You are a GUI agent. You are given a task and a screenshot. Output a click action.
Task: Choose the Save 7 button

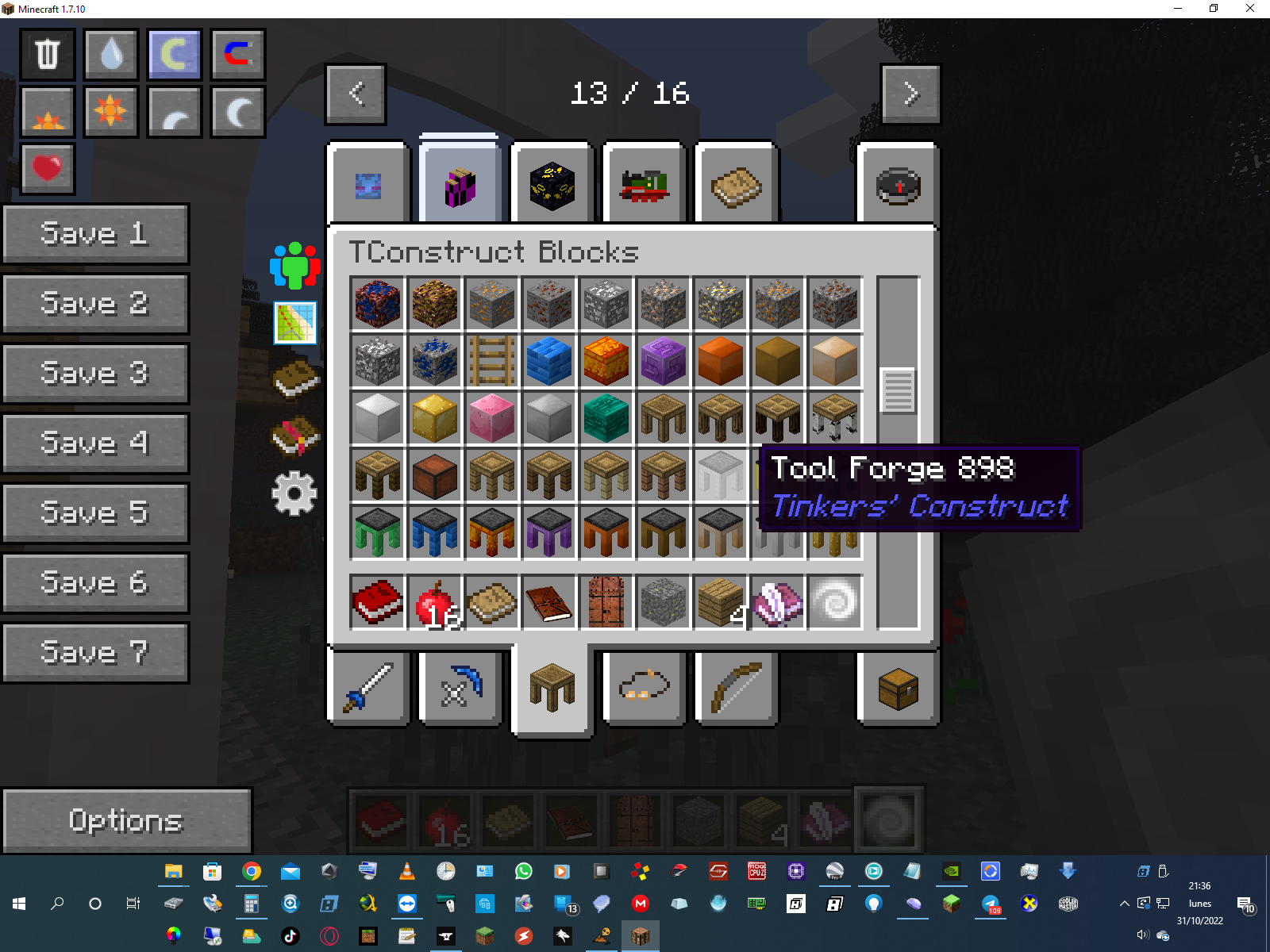(x=95, y=652)
